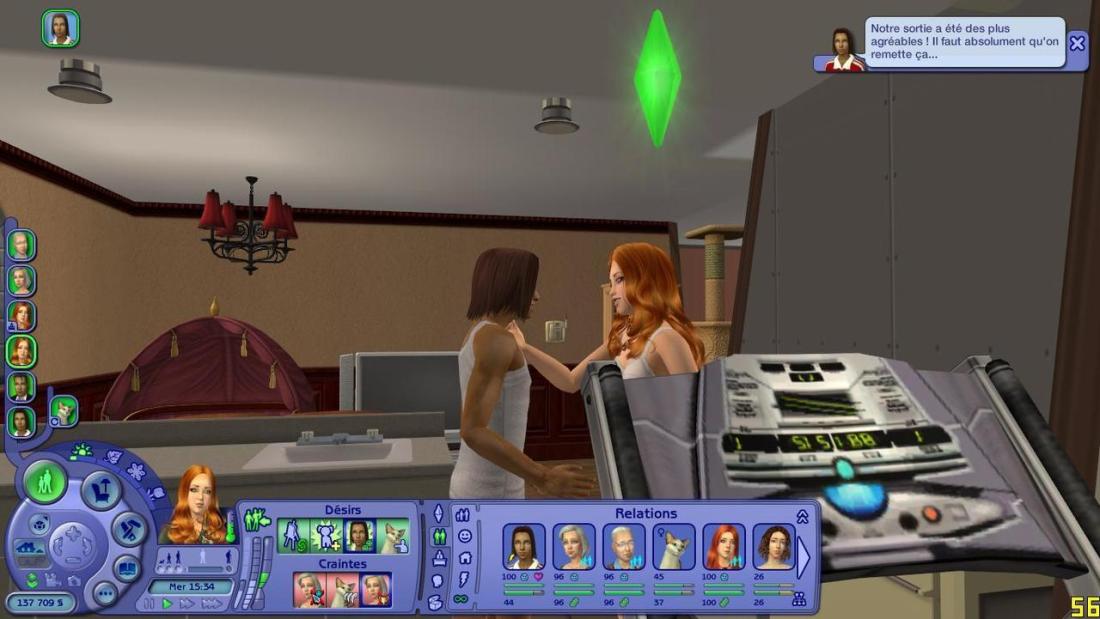Open the Needs panel with the smiley icon
This screenshot has height=619, width=1100.
tap(464, 536)
